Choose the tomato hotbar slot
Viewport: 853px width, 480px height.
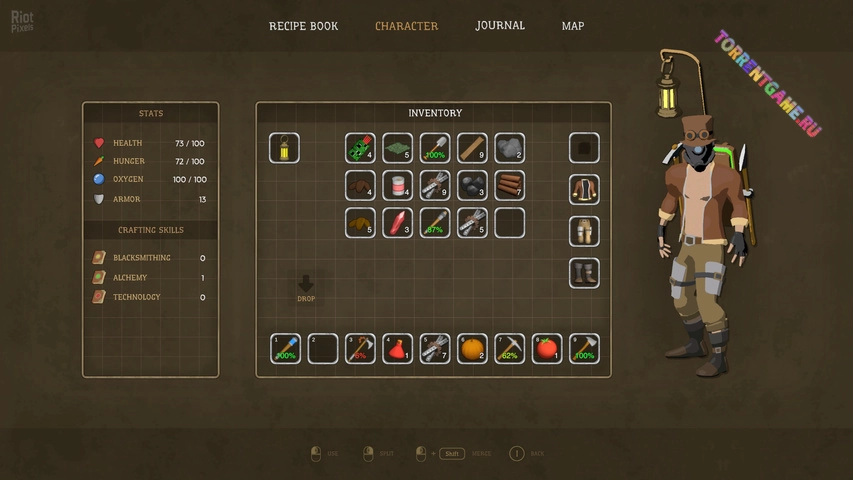pyautogui.click(x=547, y=348)
